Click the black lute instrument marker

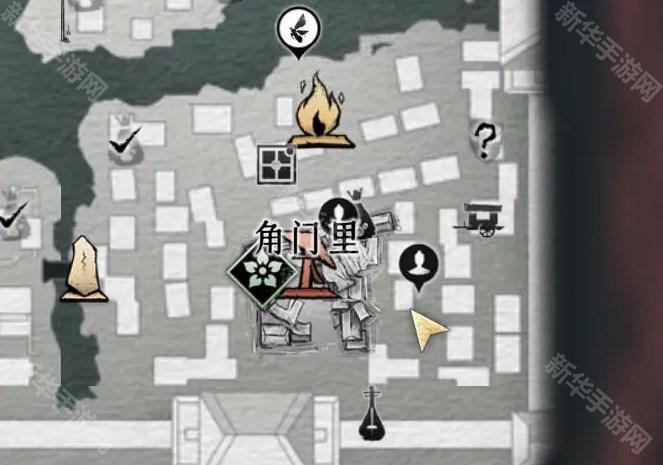pos(374,414)
